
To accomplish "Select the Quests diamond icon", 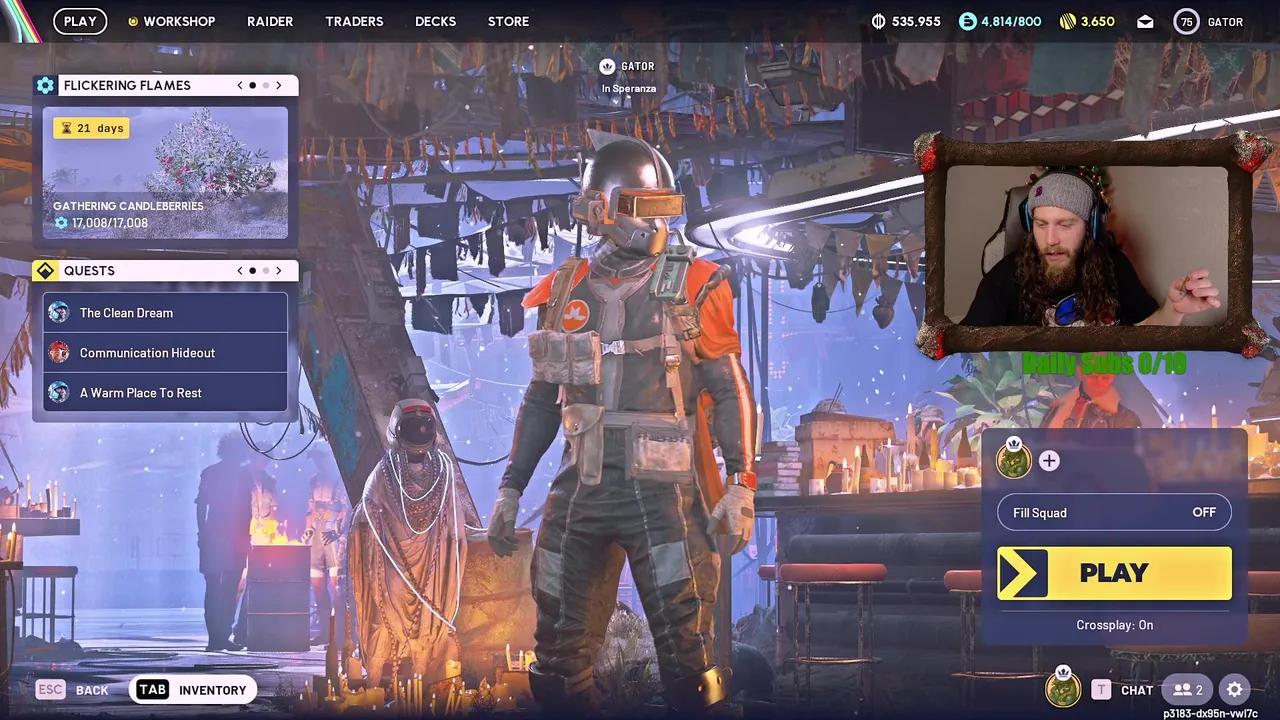I will 45,270.
